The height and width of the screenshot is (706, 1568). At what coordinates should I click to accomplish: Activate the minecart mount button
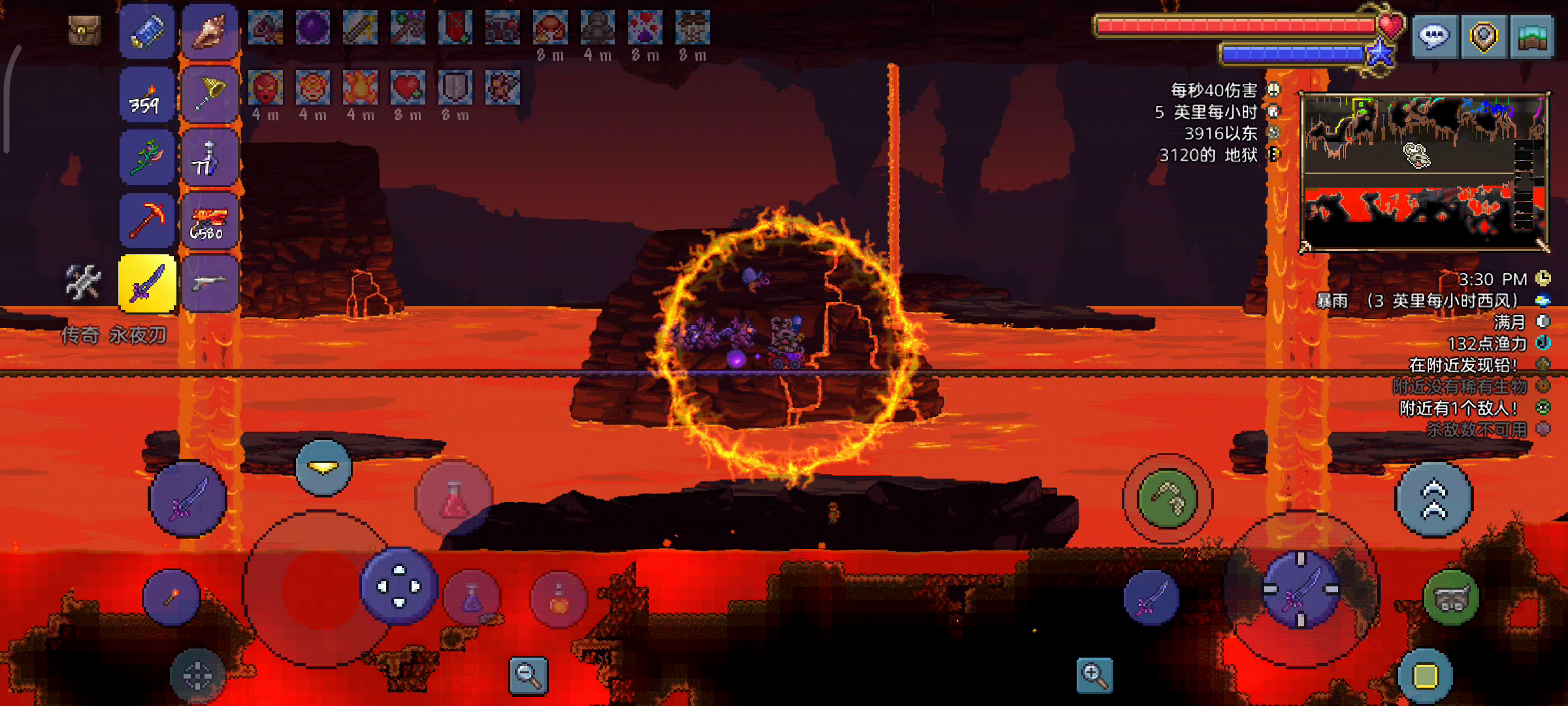point(1451,597)
